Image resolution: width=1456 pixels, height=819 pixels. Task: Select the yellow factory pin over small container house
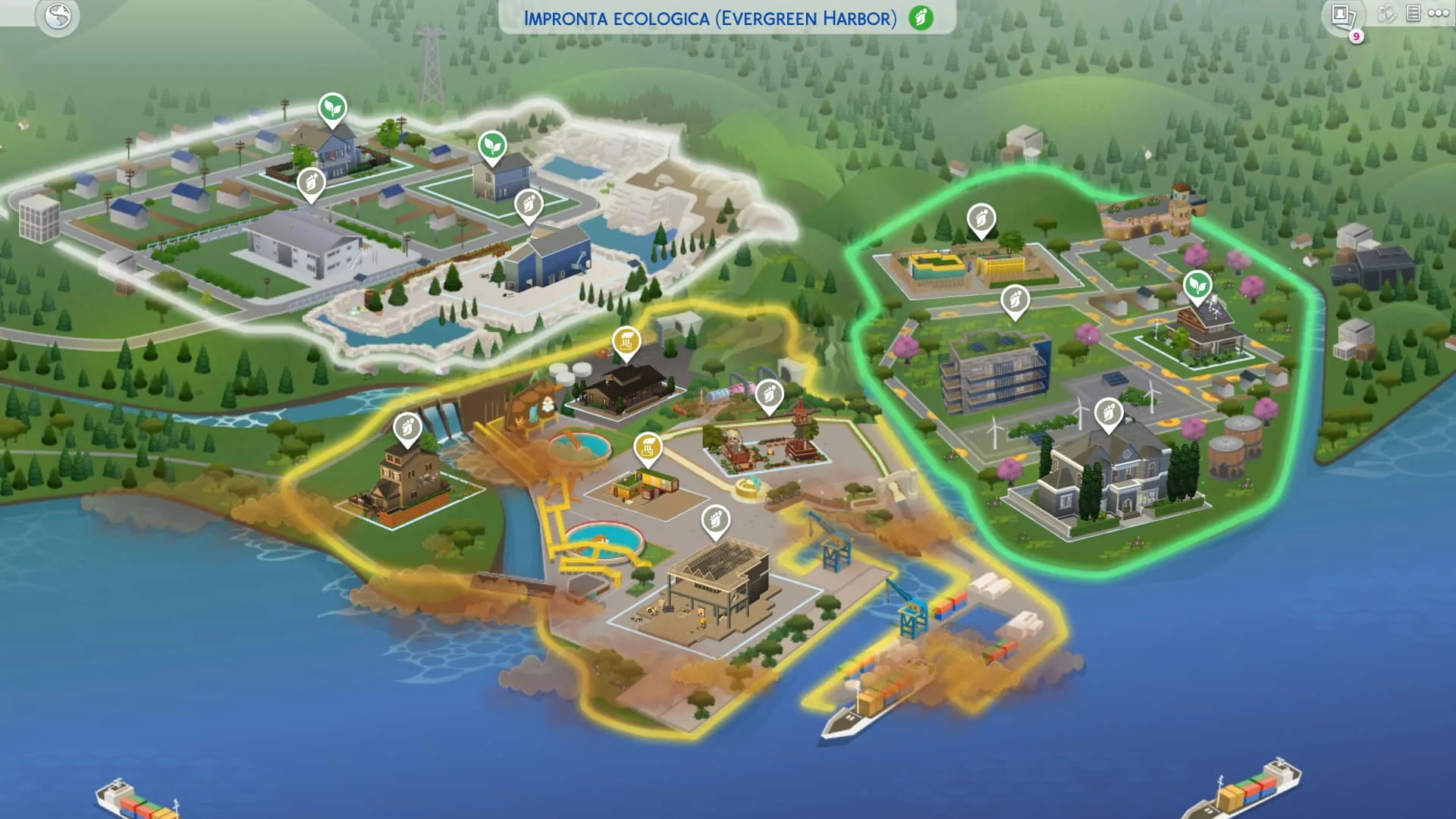coord(648,447)
